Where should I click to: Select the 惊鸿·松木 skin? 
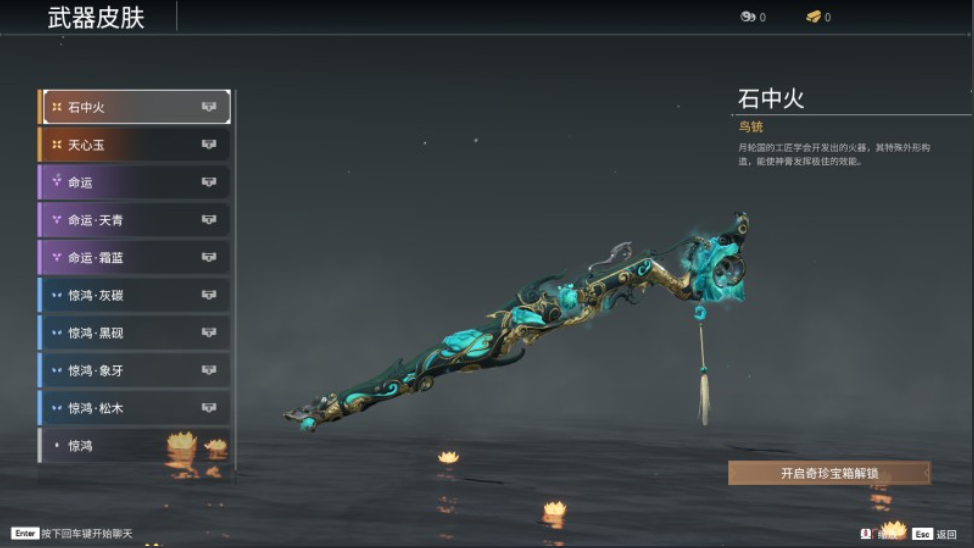[134, 408]
